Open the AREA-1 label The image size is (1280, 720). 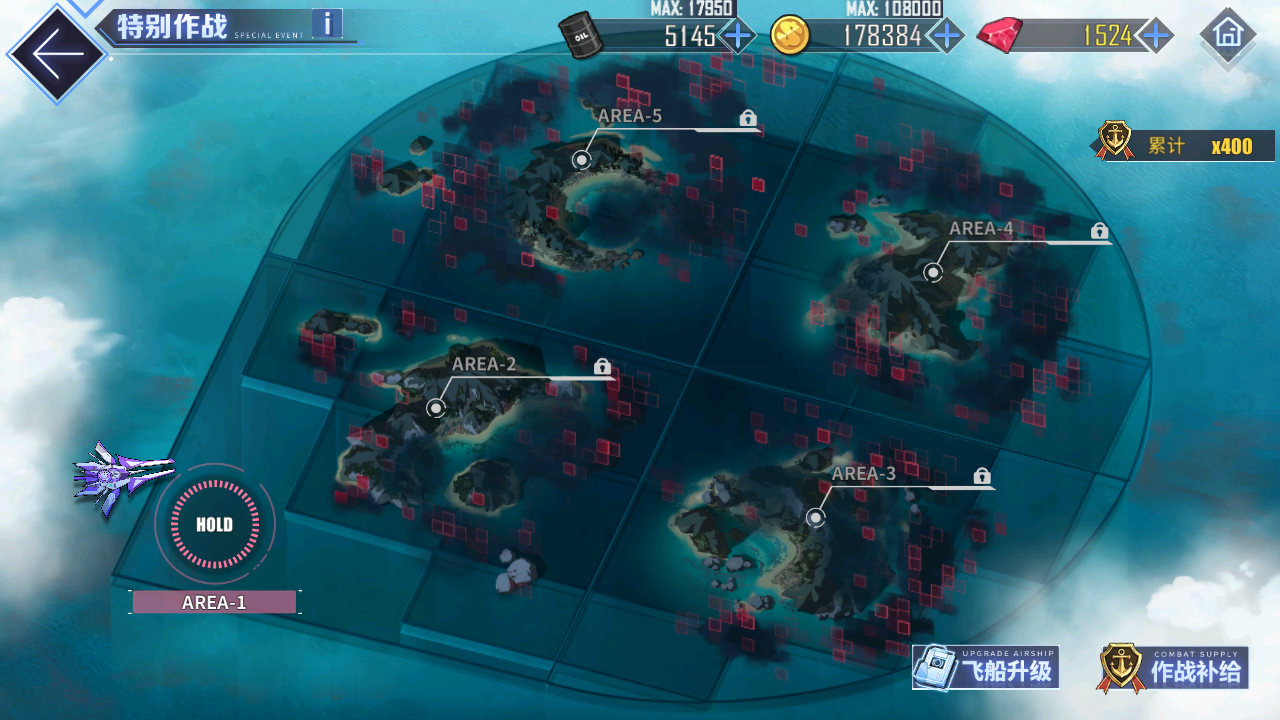[214, 602]
